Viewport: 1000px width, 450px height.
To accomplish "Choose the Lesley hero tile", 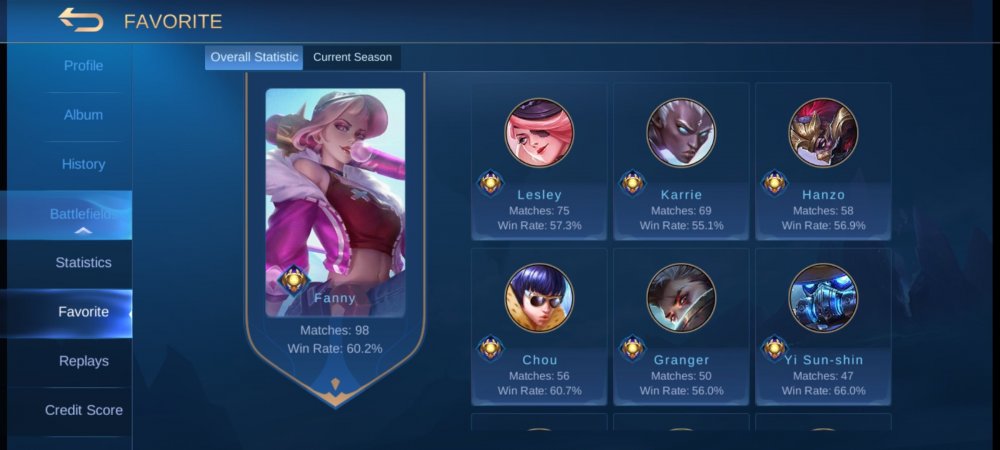I will tap(540, 162).
